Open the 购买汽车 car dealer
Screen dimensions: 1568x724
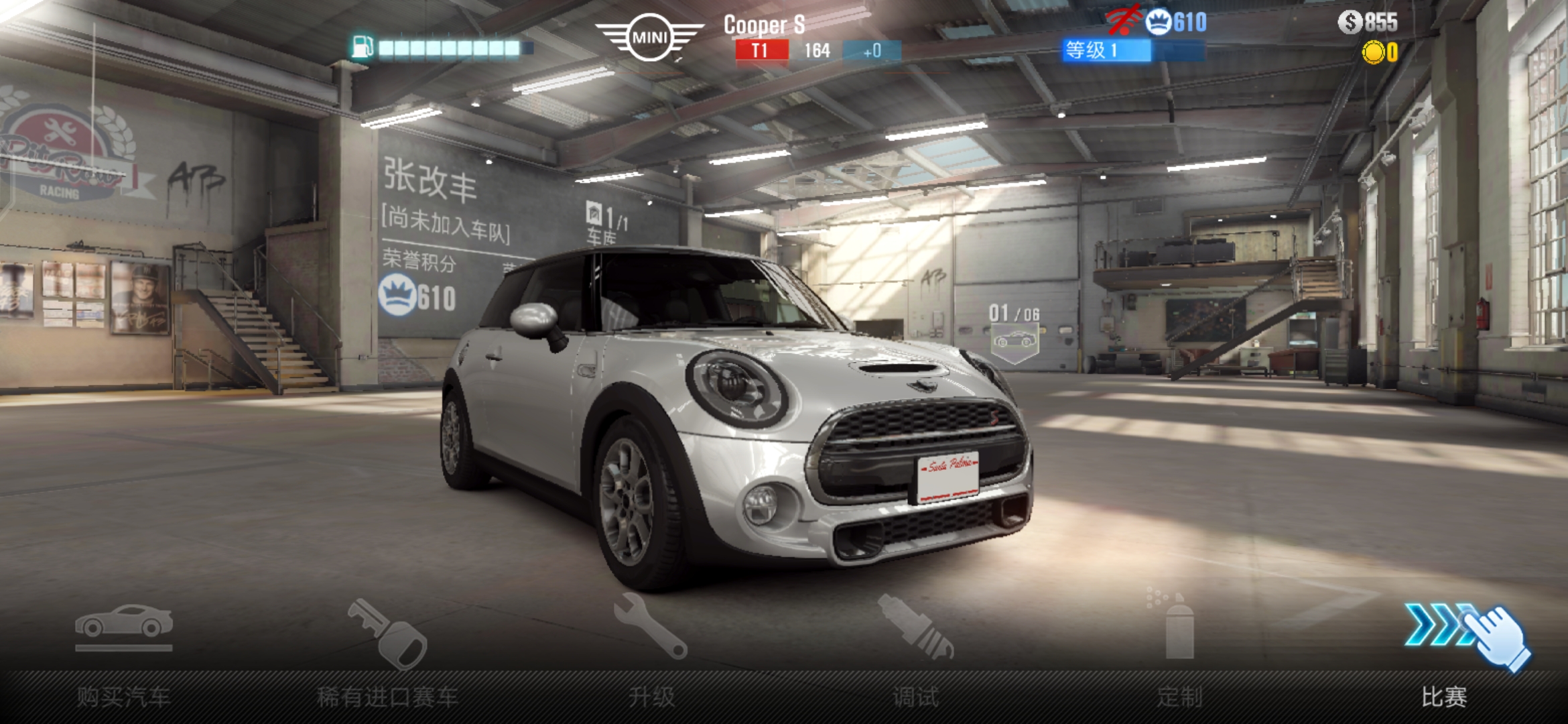click(124, 654)
